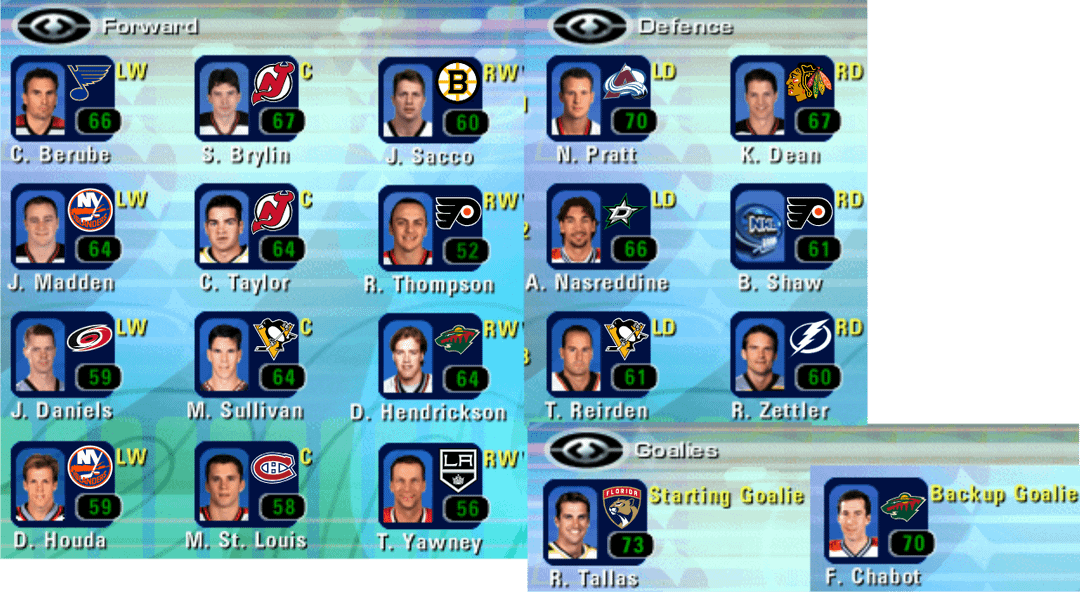Pick J. Daniels' player card

coord(63,354)
